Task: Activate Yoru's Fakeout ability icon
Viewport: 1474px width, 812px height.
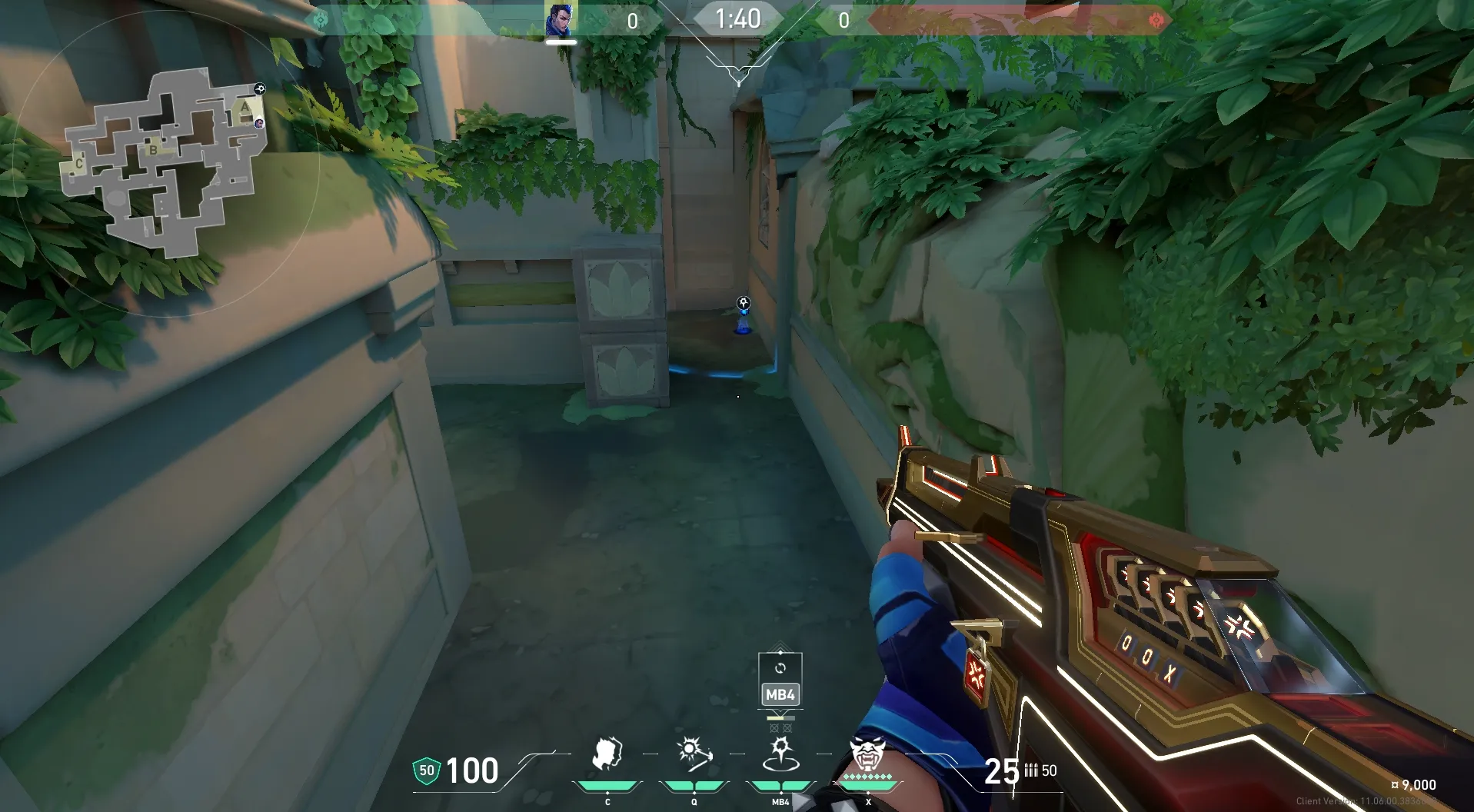Action: tap(607, 755)
